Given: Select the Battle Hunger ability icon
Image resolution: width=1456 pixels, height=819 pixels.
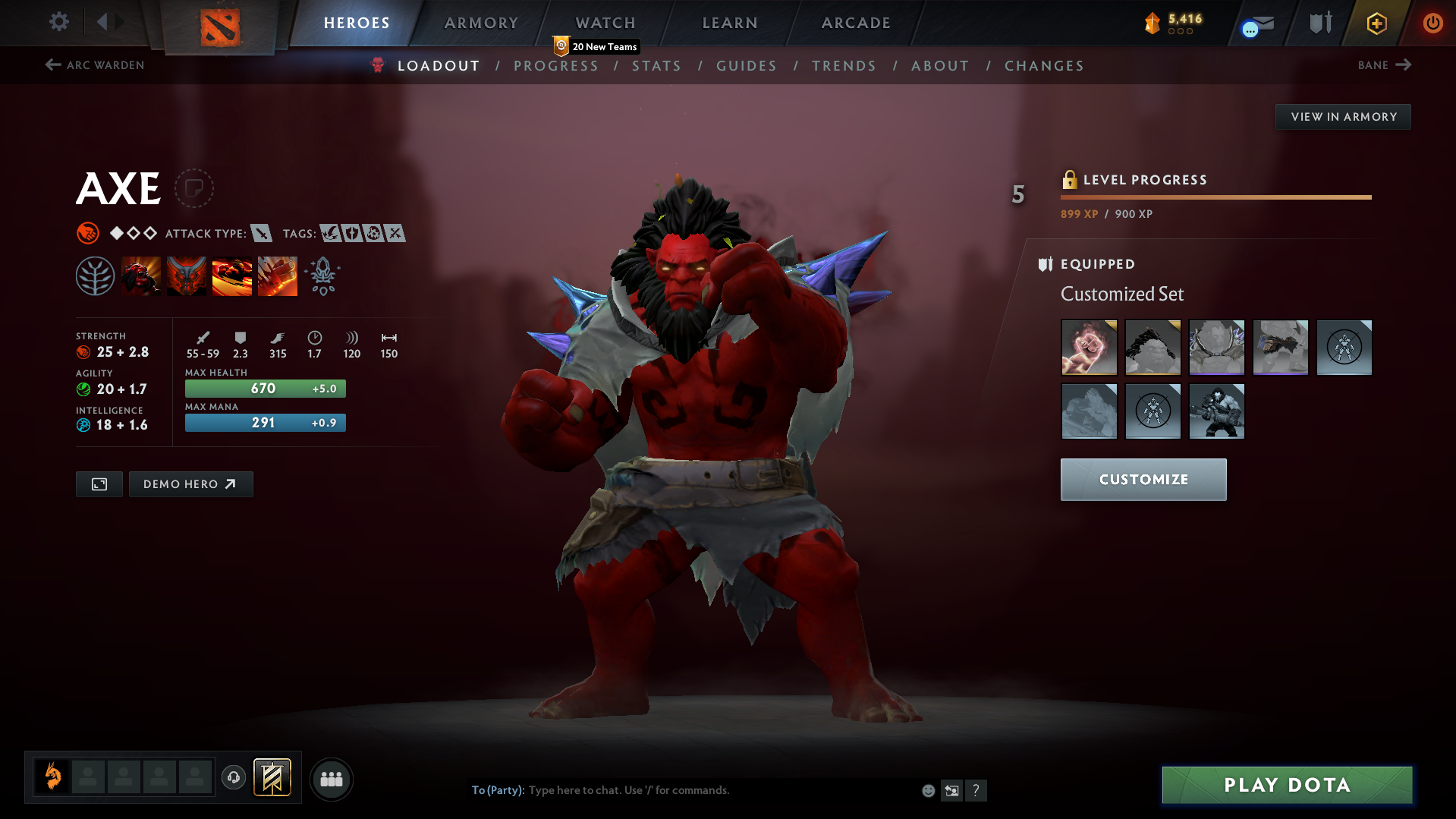Looking at the screenshot, I should pos(186,276).
